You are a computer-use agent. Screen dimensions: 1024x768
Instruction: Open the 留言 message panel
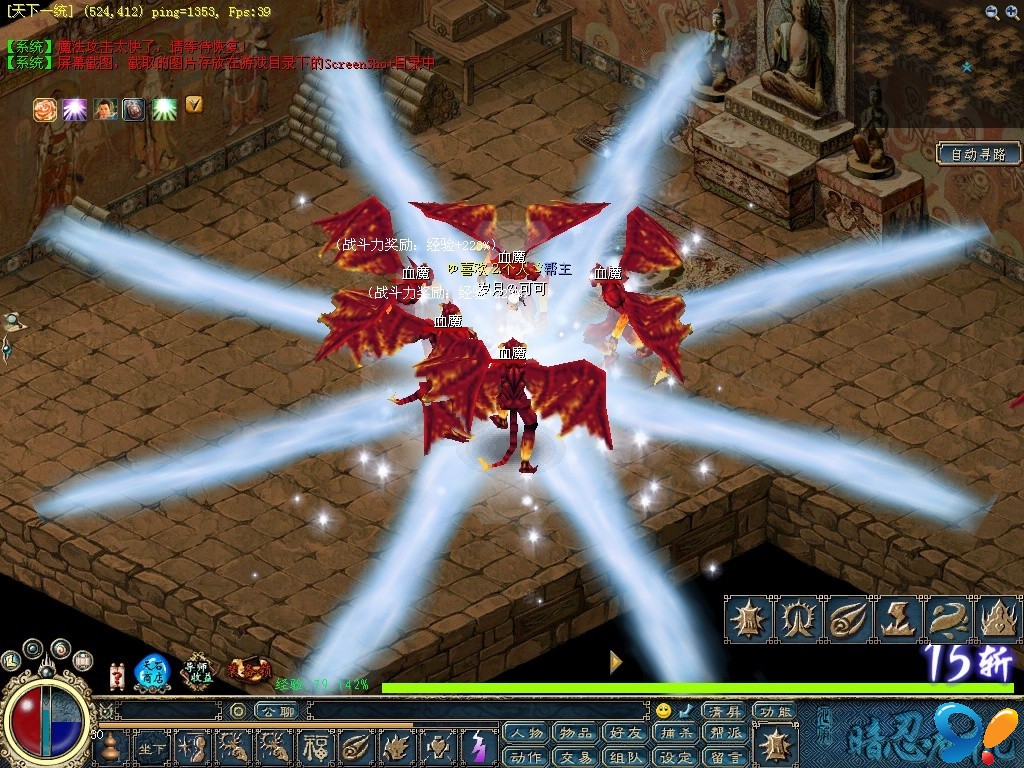724,757
